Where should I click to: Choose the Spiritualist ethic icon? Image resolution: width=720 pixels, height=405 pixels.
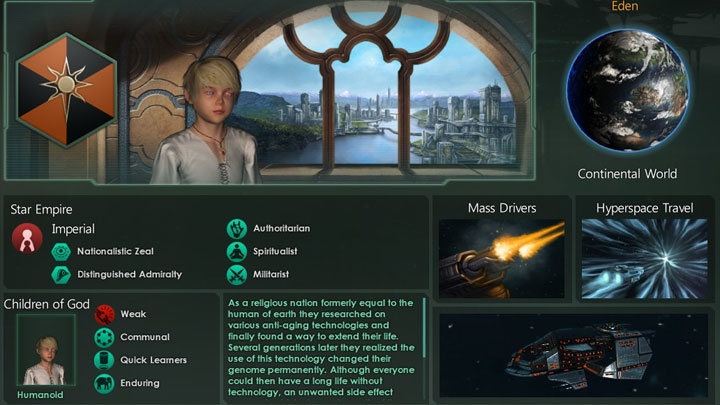(x=237, y=251)
